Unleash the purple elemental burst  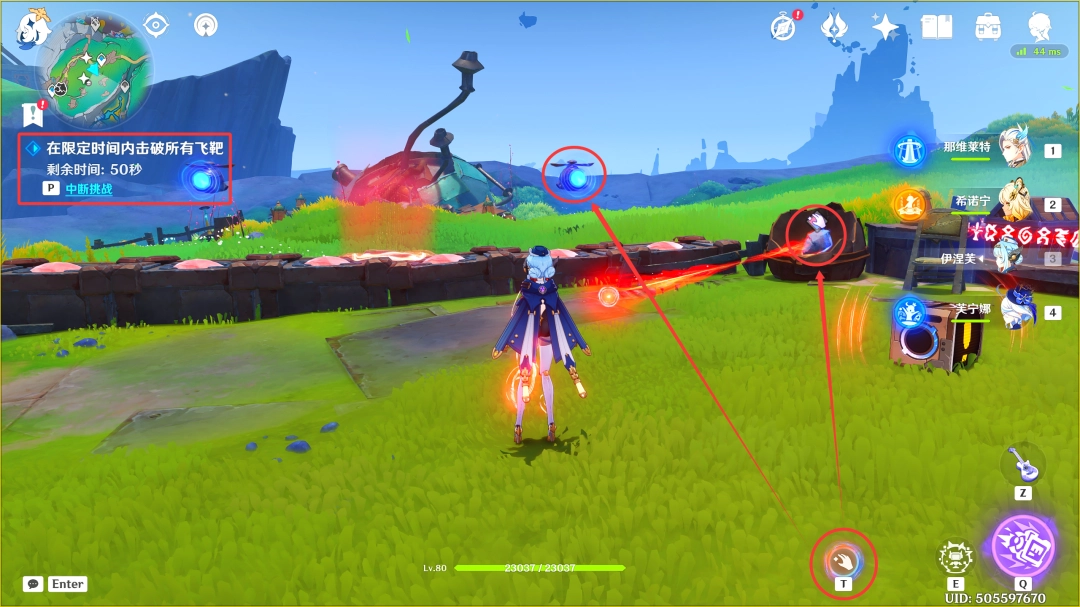tap(1022, 546)
